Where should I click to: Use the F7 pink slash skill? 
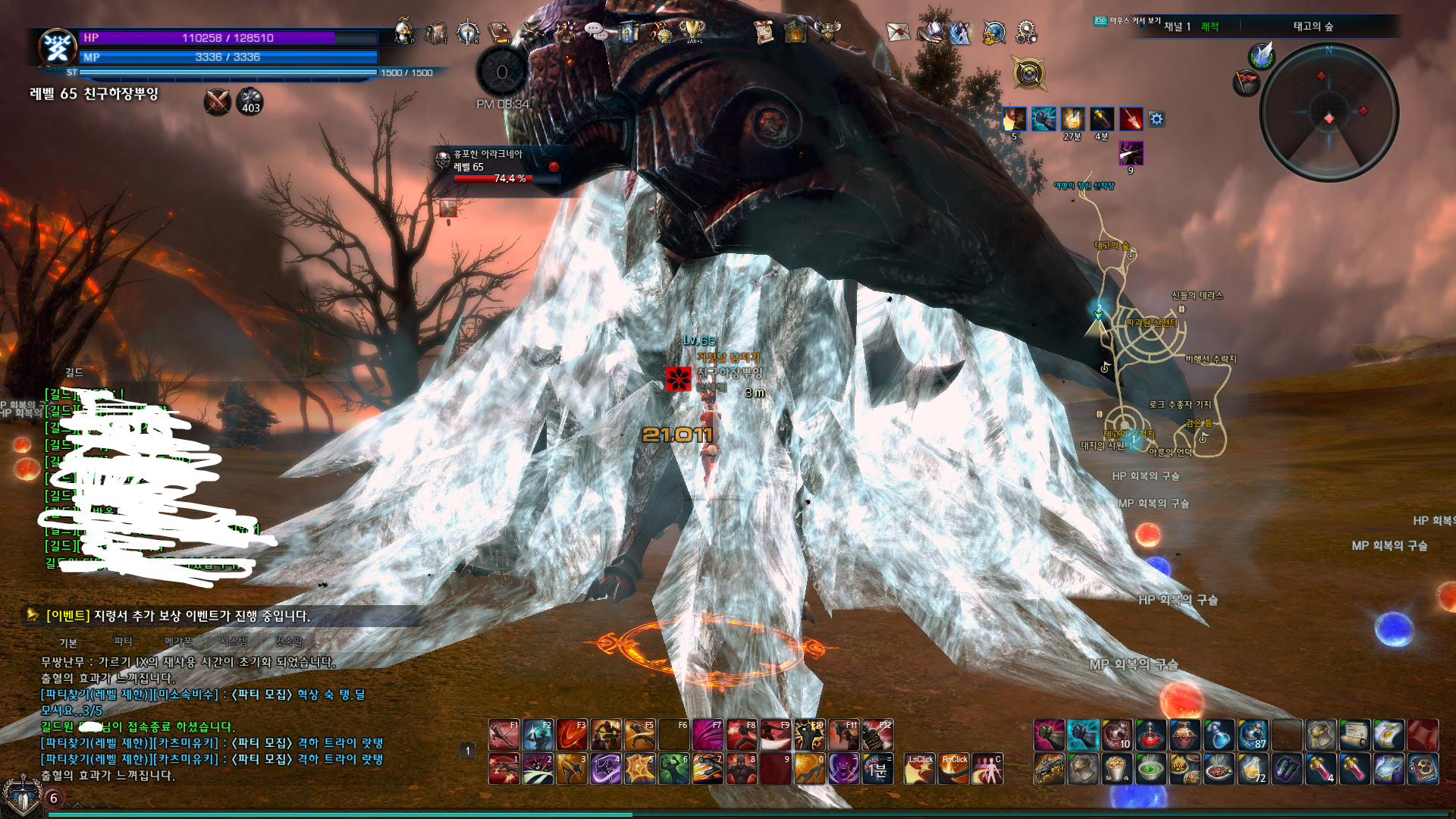point(708,735)
